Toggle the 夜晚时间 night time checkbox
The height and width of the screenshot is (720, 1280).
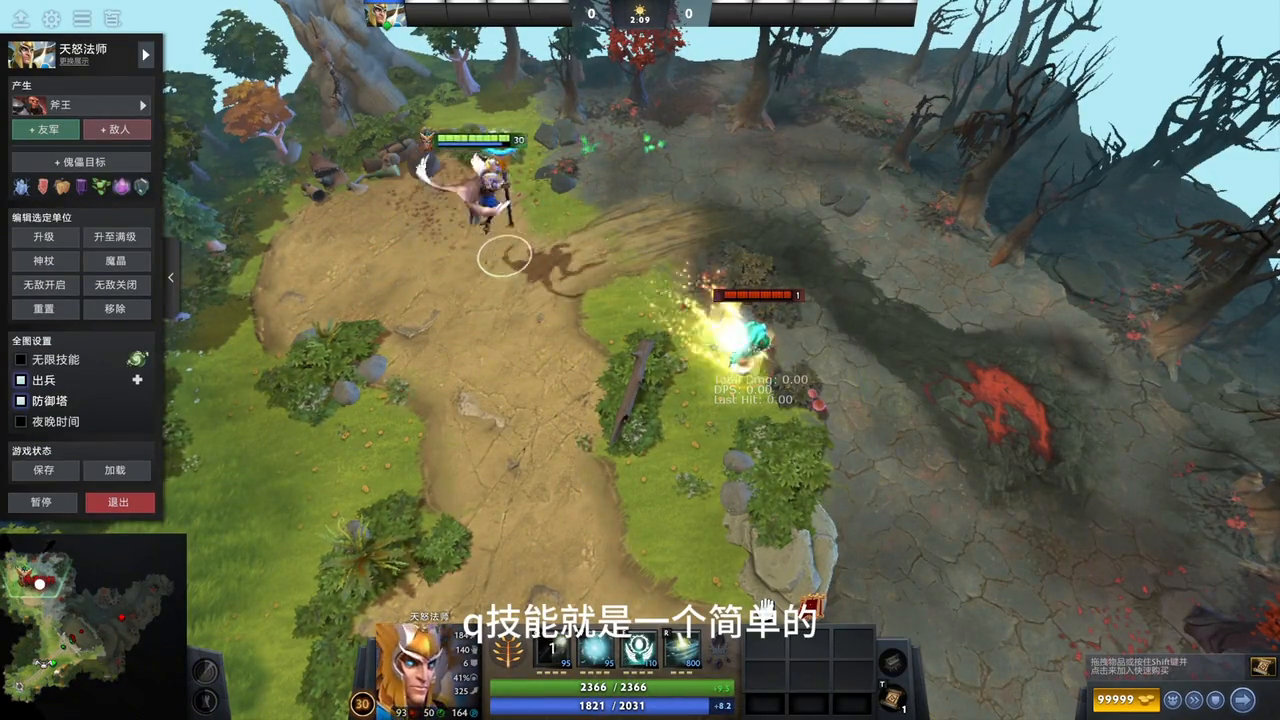pyautogui.click(x=21, y=422)
